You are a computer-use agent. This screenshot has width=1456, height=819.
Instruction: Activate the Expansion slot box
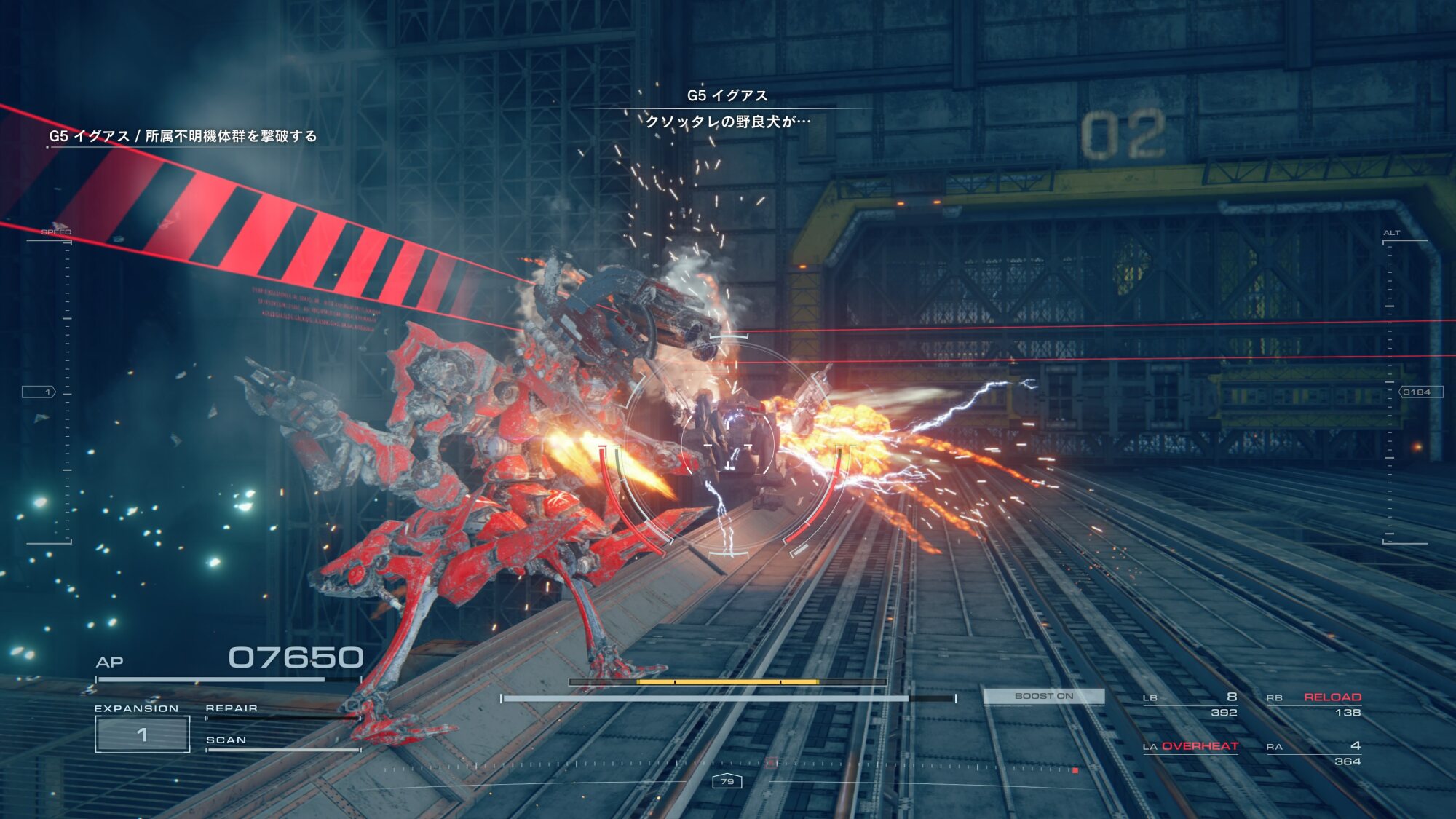pos(143,734)
